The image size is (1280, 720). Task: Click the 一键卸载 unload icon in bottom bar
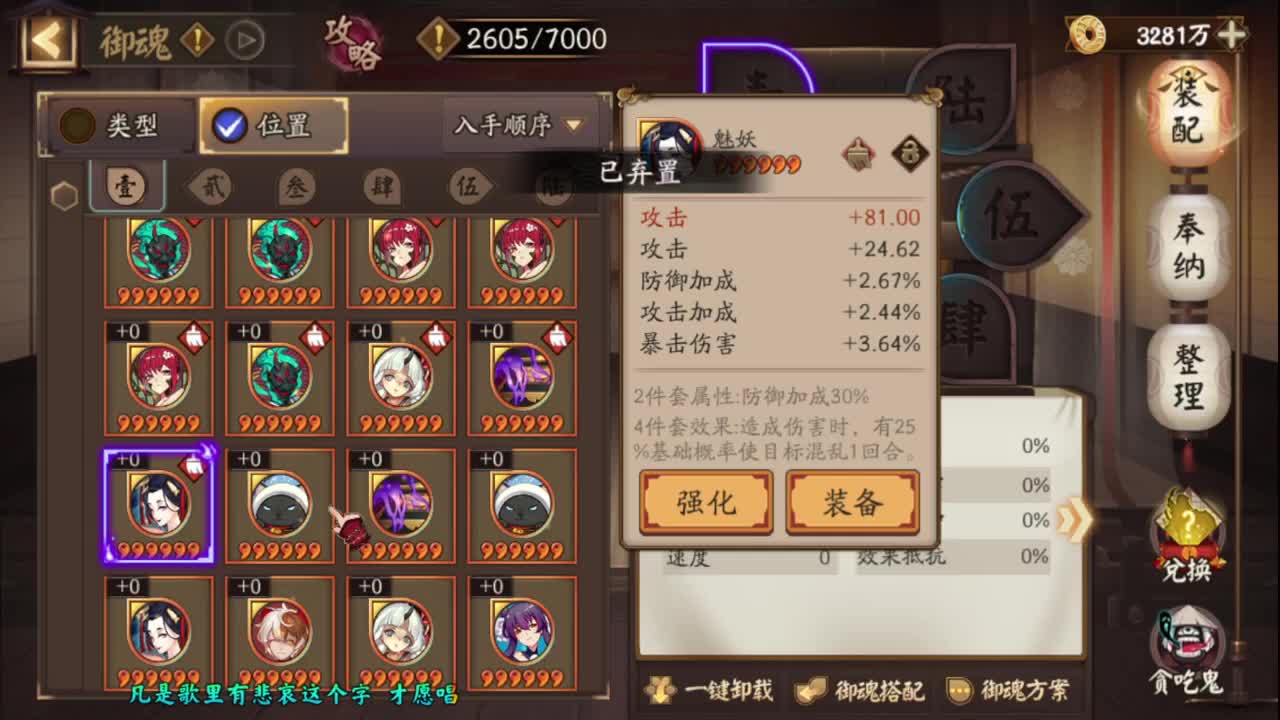pos(661,691)
